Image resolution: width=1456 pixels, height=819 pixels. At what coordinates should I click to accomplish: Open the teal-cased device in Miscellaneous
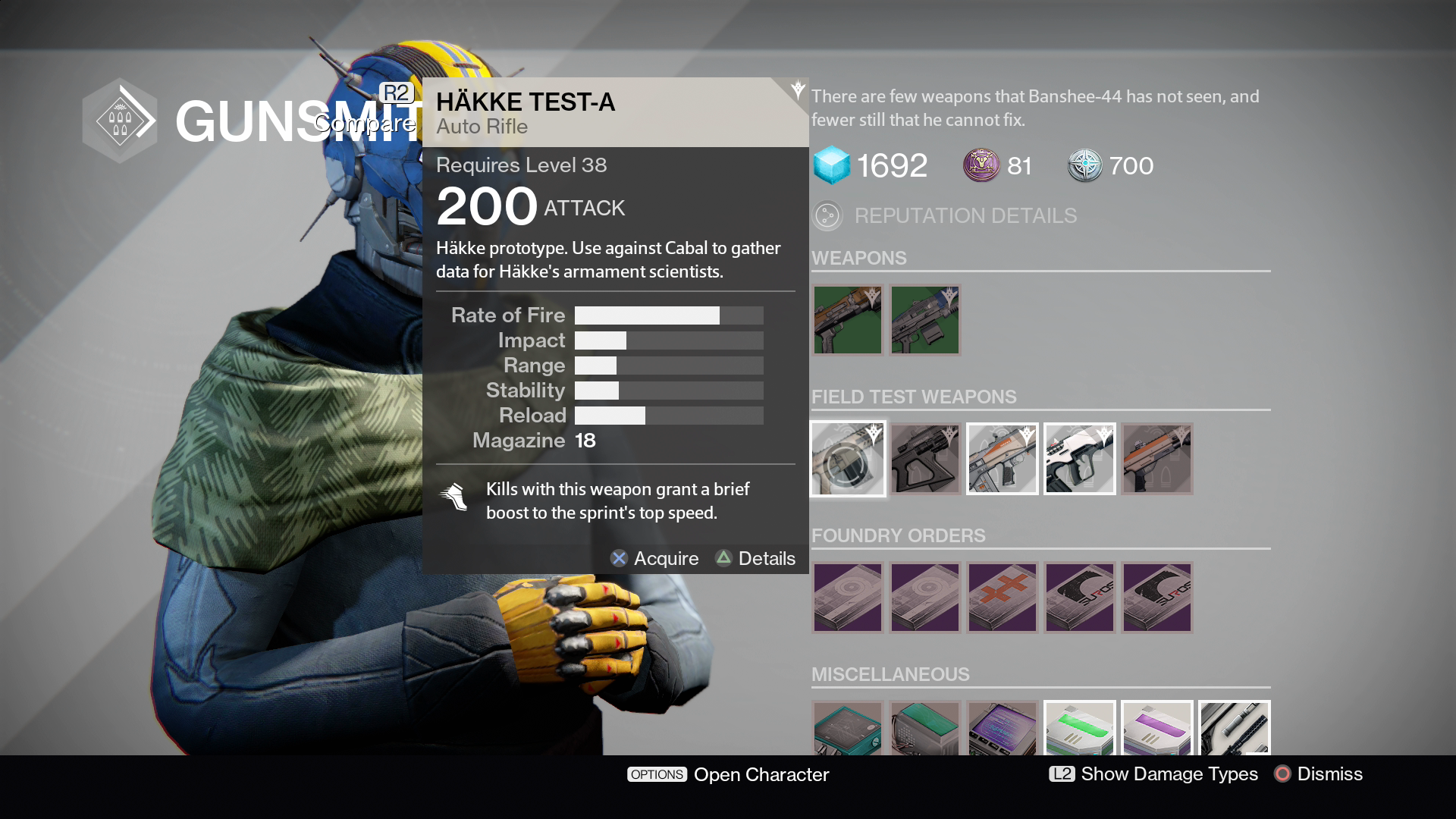848,729
